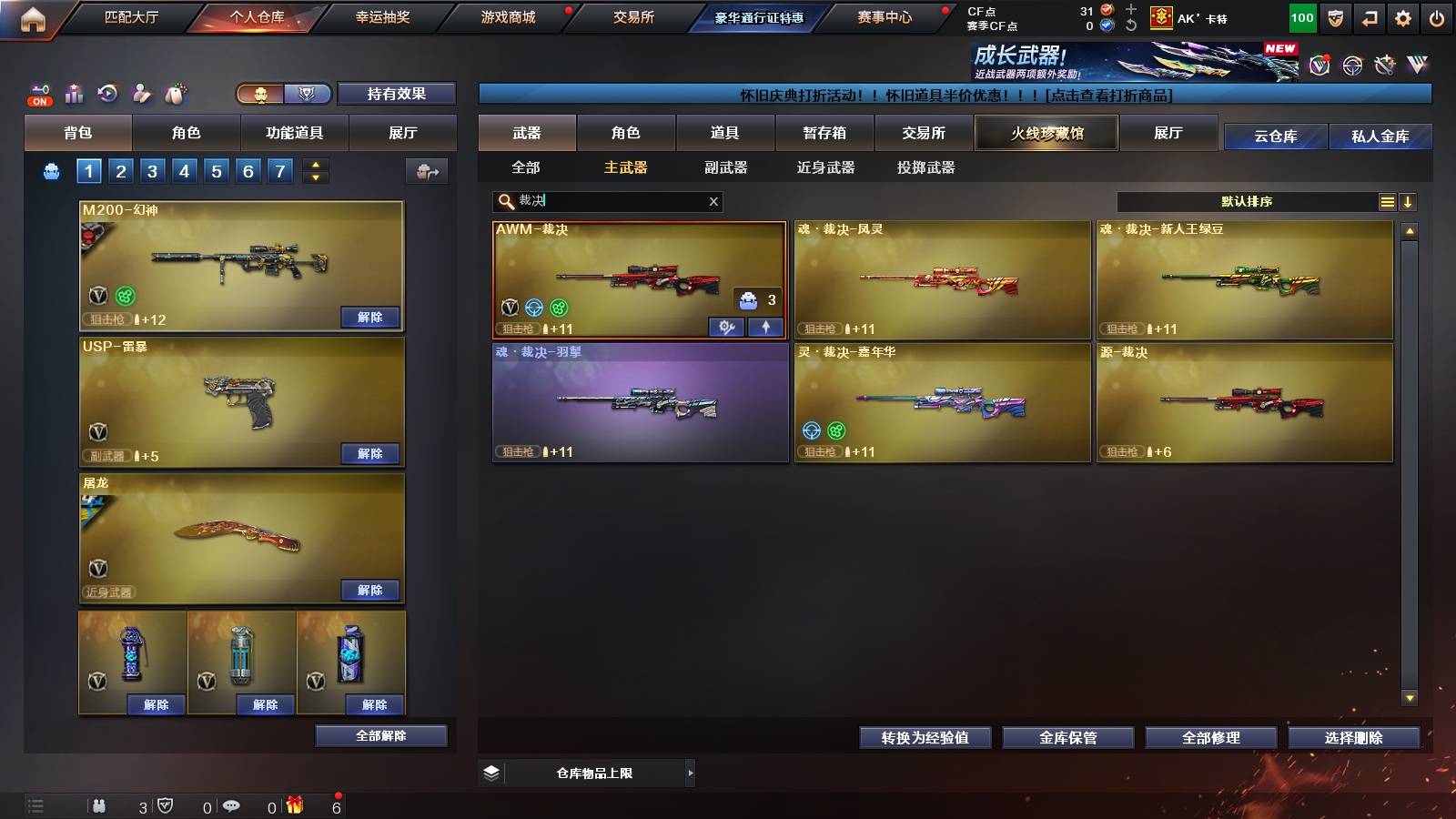The height and width of the screenshot is (819, 1456).
Task: Open the weapon repair wrench icon below the banner
Action: tap(1385, 66)
